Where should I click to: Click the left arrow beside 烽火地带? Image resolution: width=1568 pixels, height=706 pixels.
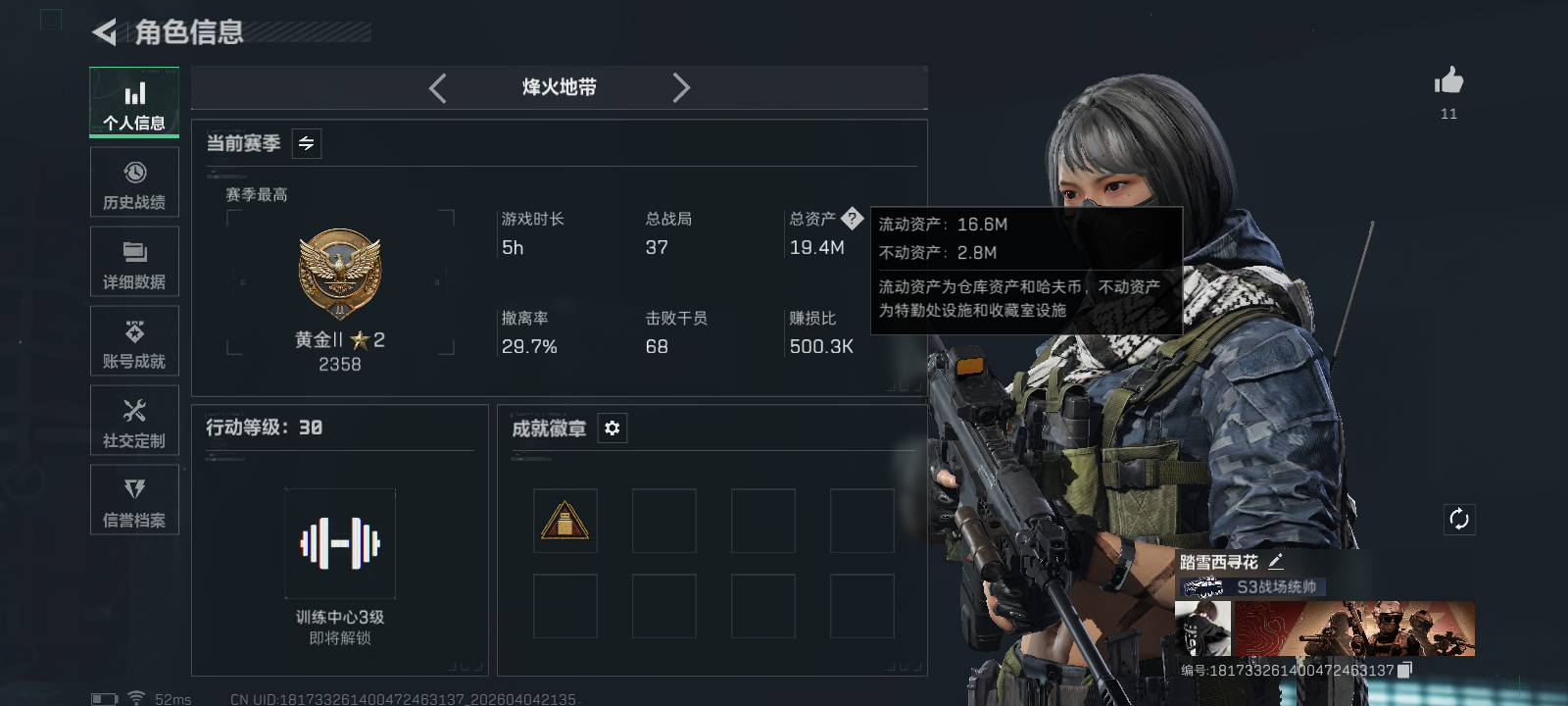(x=437, y=87)
